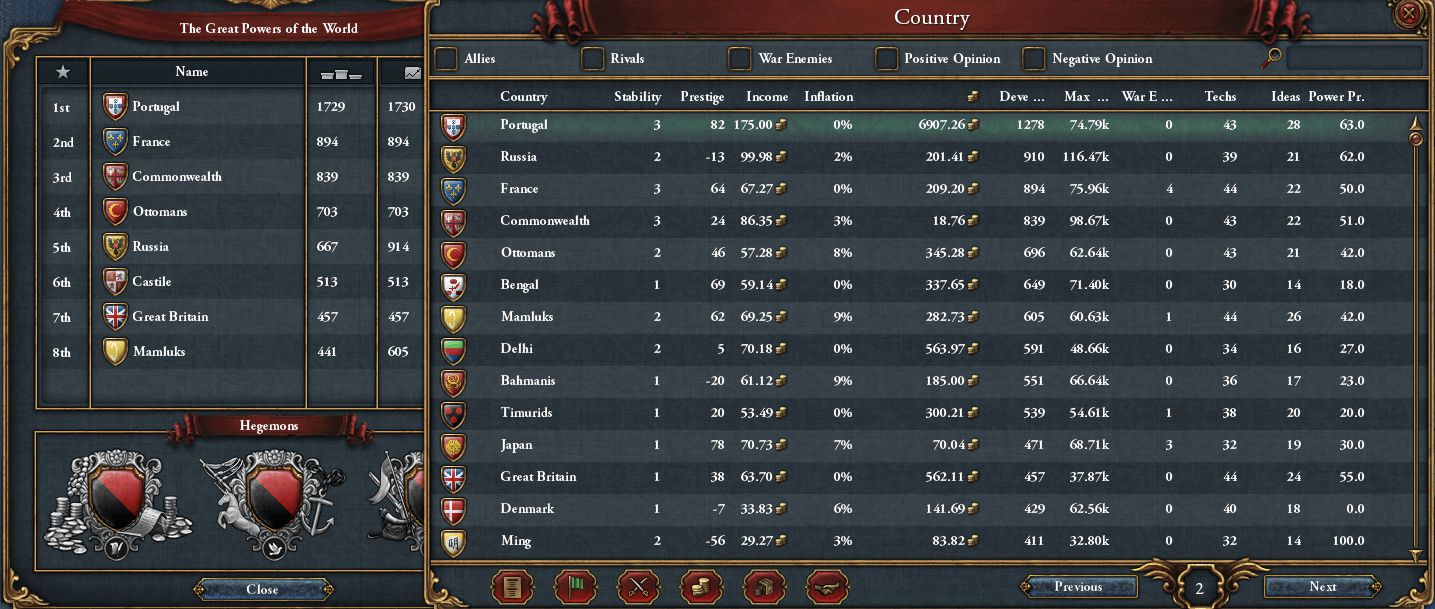Enable the Rivals filter checkbox
This screenshot has width=1435, height=609.
tap(593, 59)
